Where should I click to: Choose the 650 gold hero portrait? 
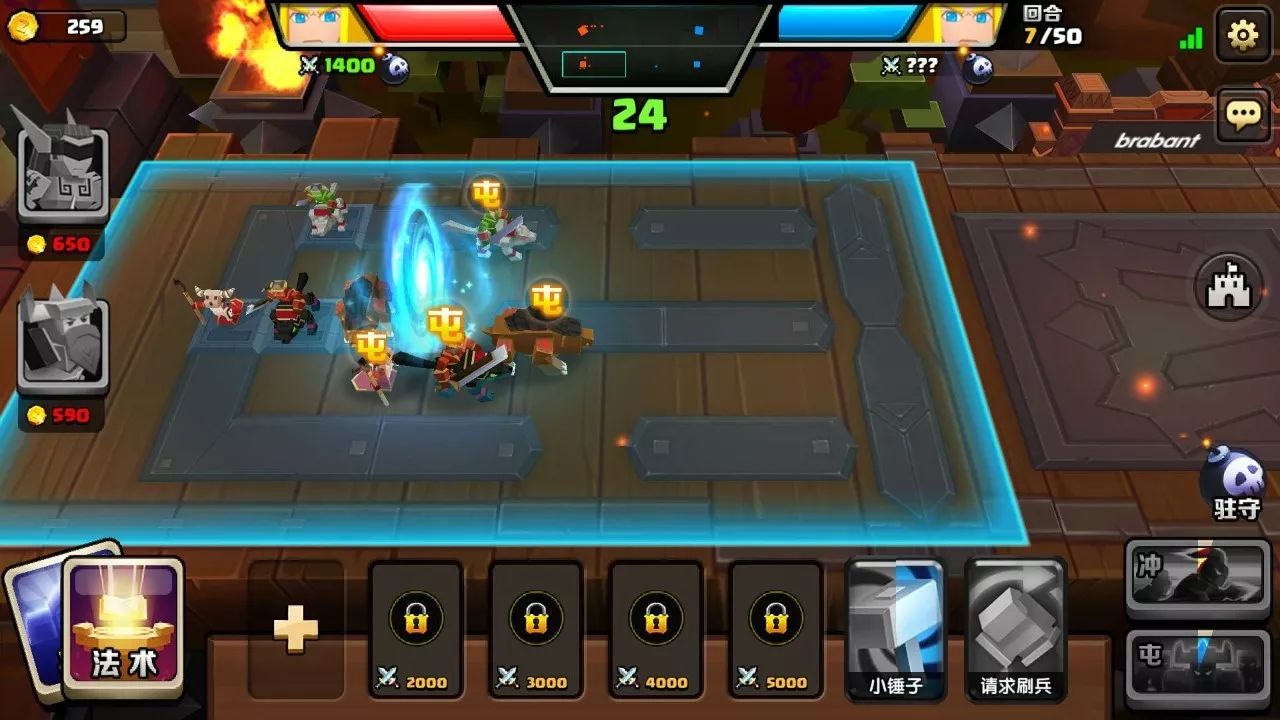coord(62,165)
